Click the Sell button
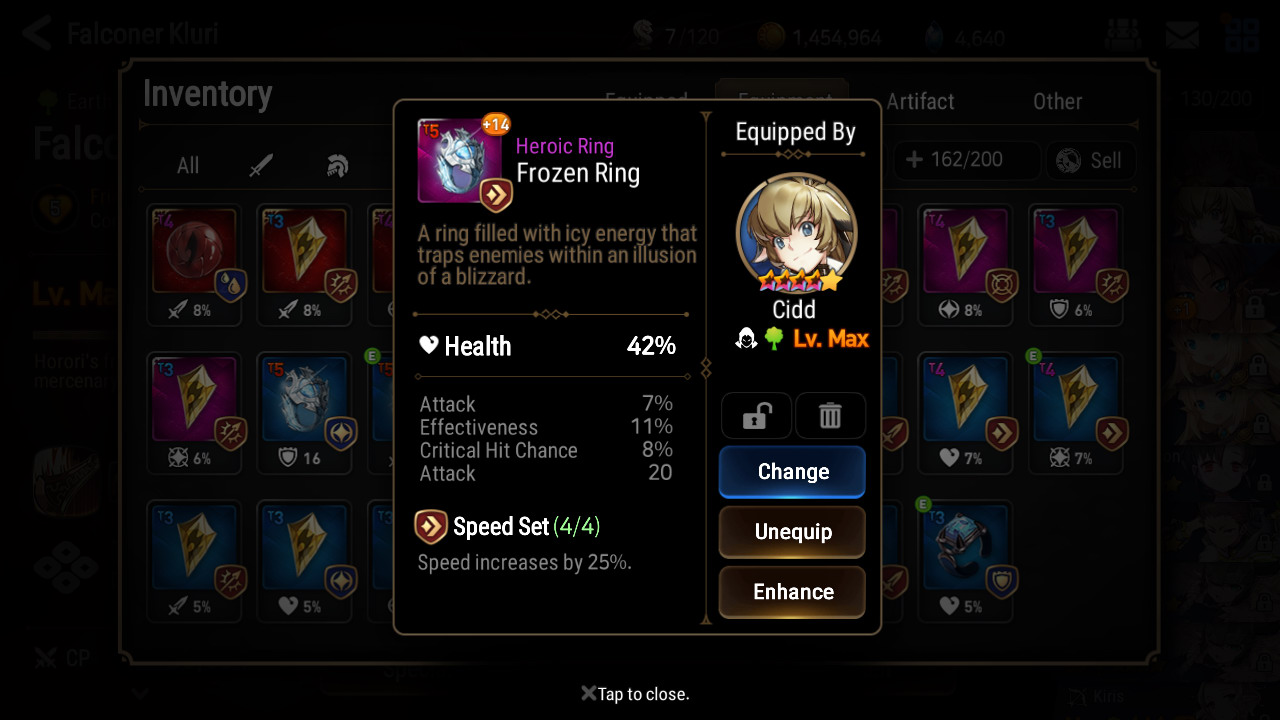This screenshot has width=1280, height=720. click(1091, 160)
